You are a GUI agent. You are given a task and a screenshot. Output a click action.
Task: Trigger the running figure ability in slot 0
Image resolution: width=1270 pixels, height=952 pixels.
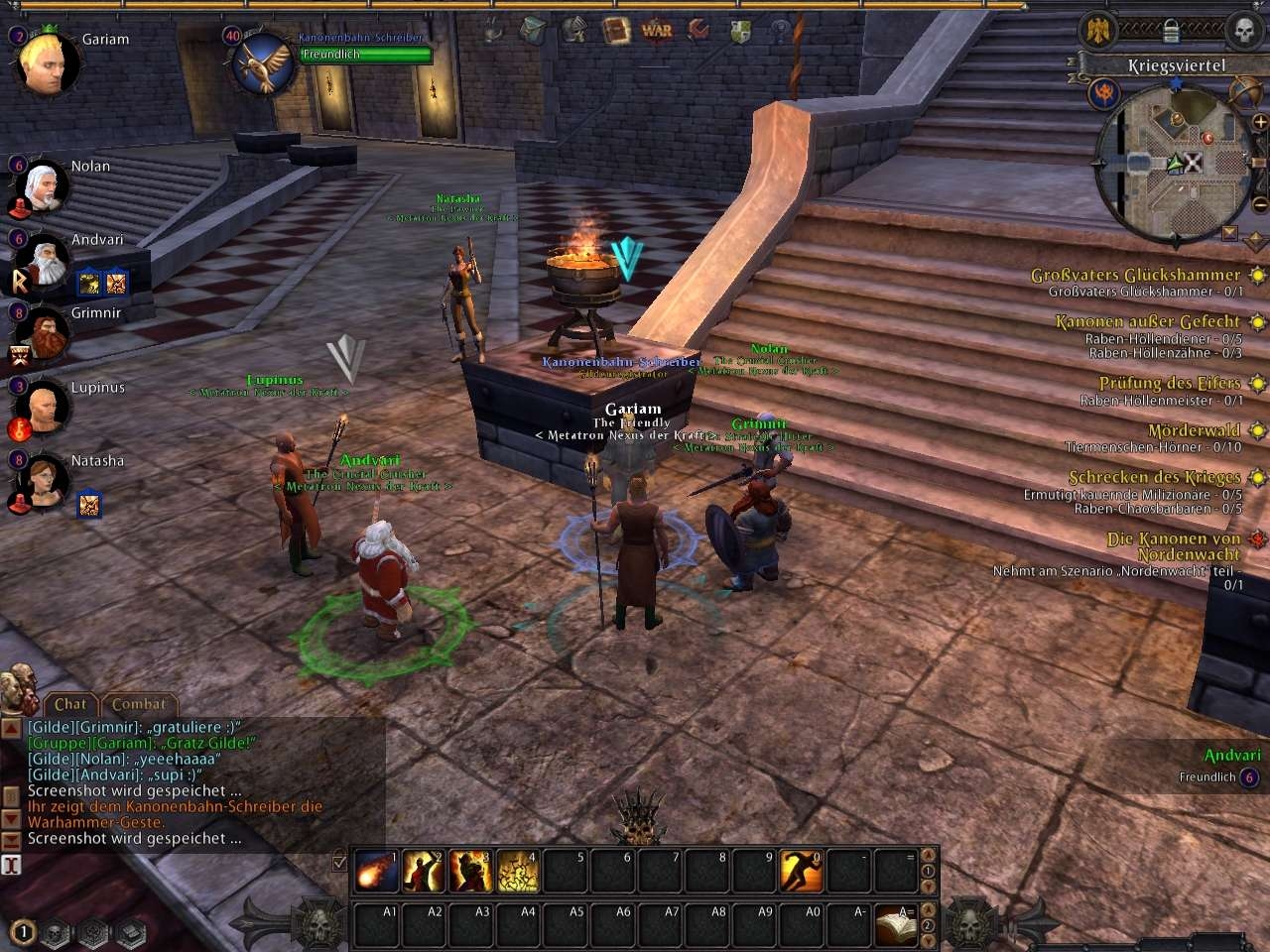(801, 872)
